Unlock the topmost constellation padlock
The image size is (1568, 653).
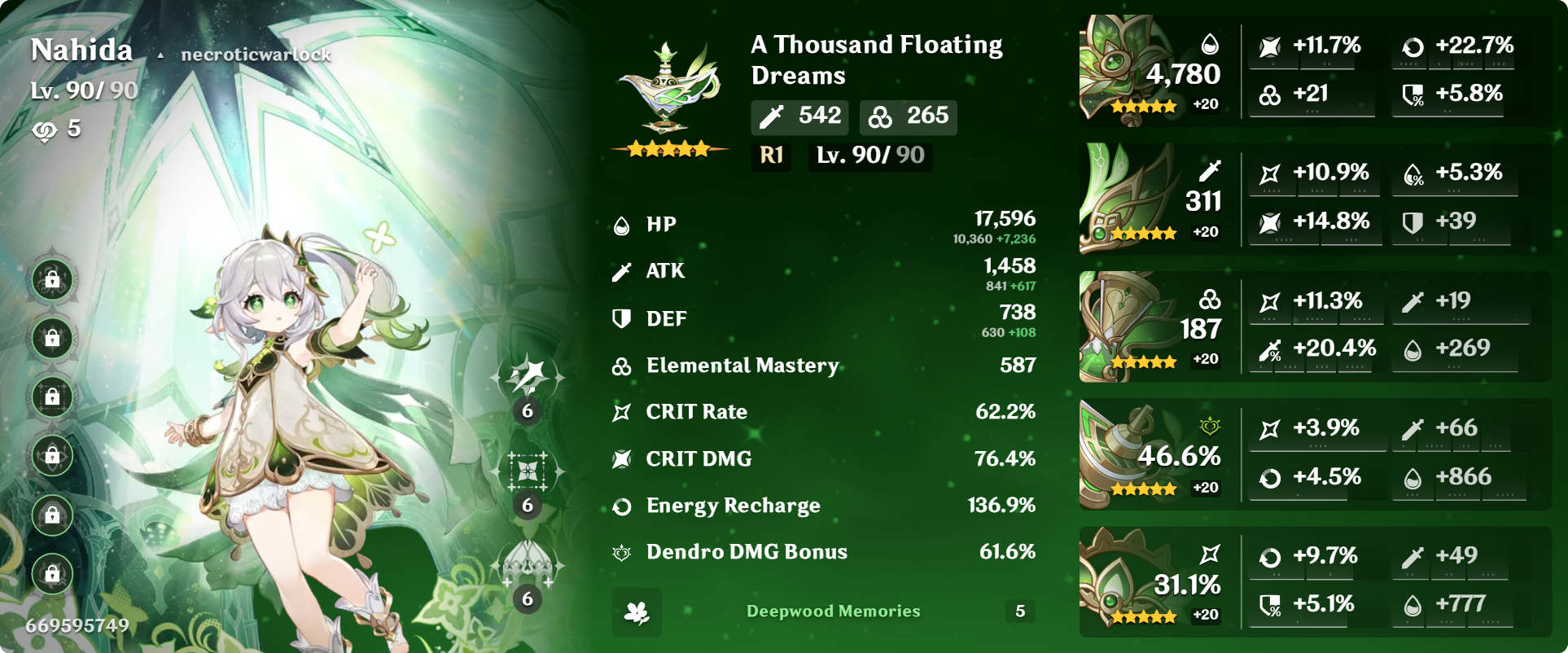(50, 280)
